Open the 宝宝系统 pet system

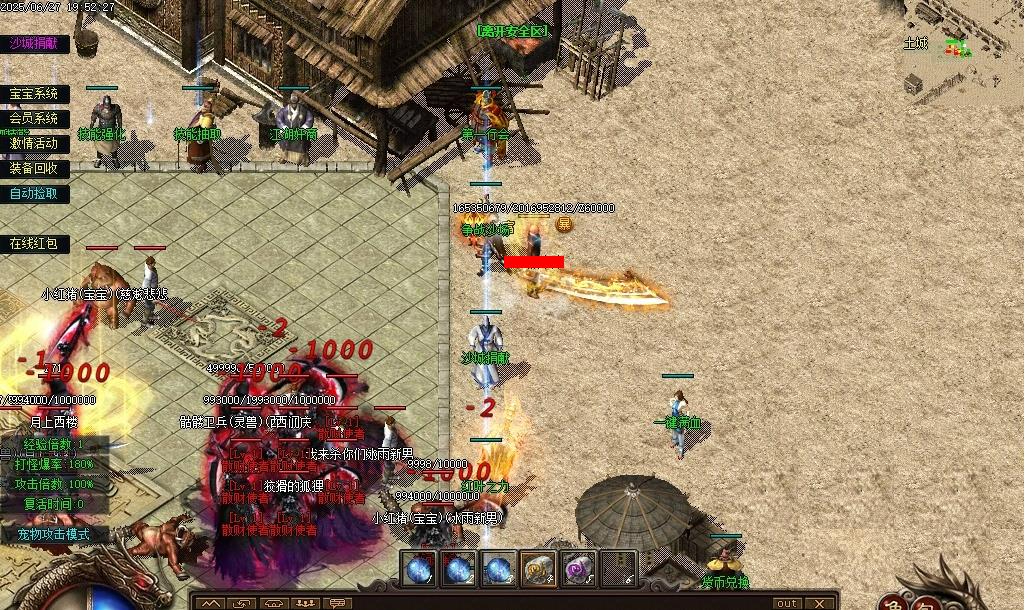click(x=34, y=94)
